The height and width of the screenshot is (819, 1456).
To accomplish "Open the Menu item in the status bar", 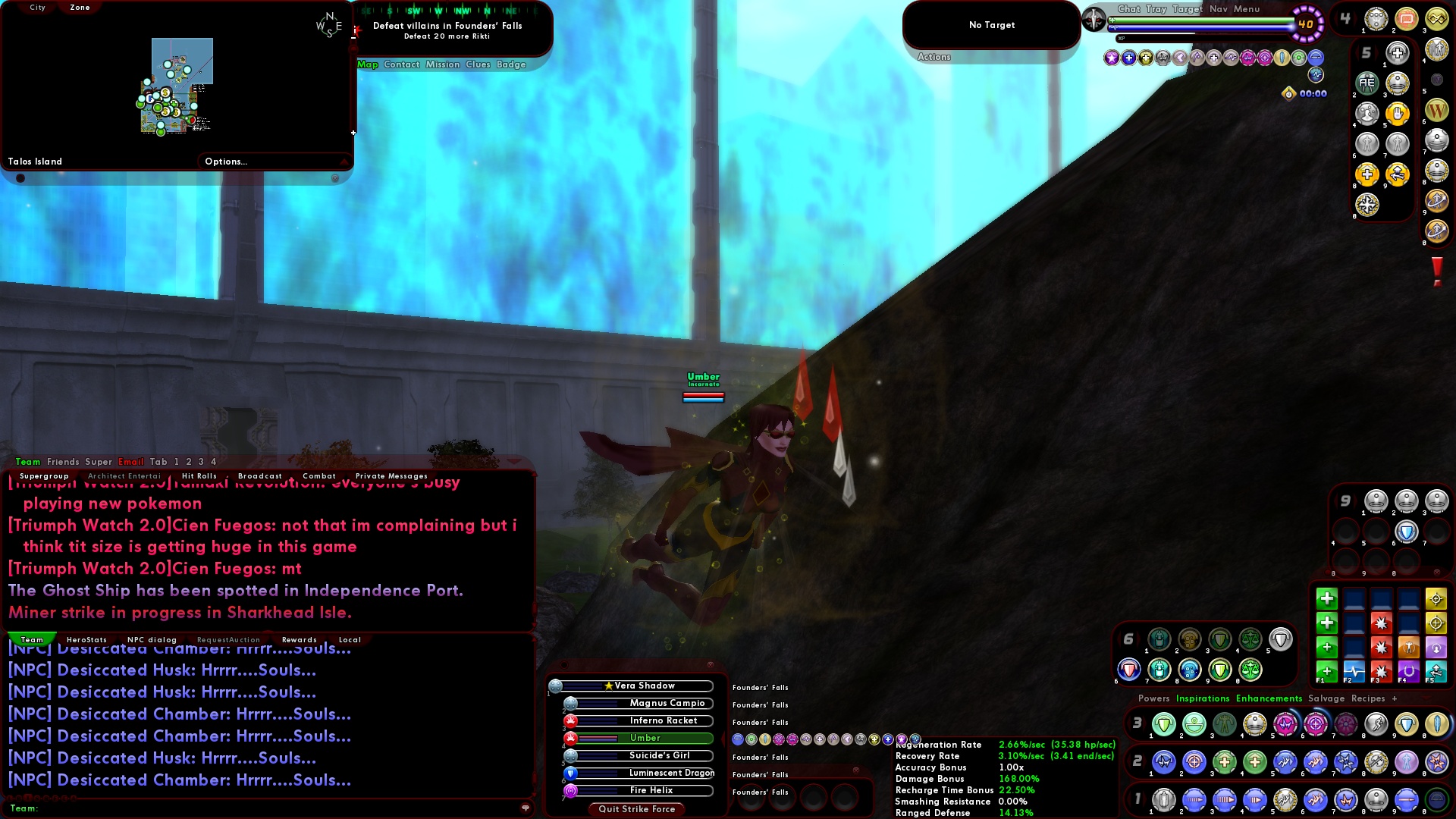I will click(x=1247, y=9).
